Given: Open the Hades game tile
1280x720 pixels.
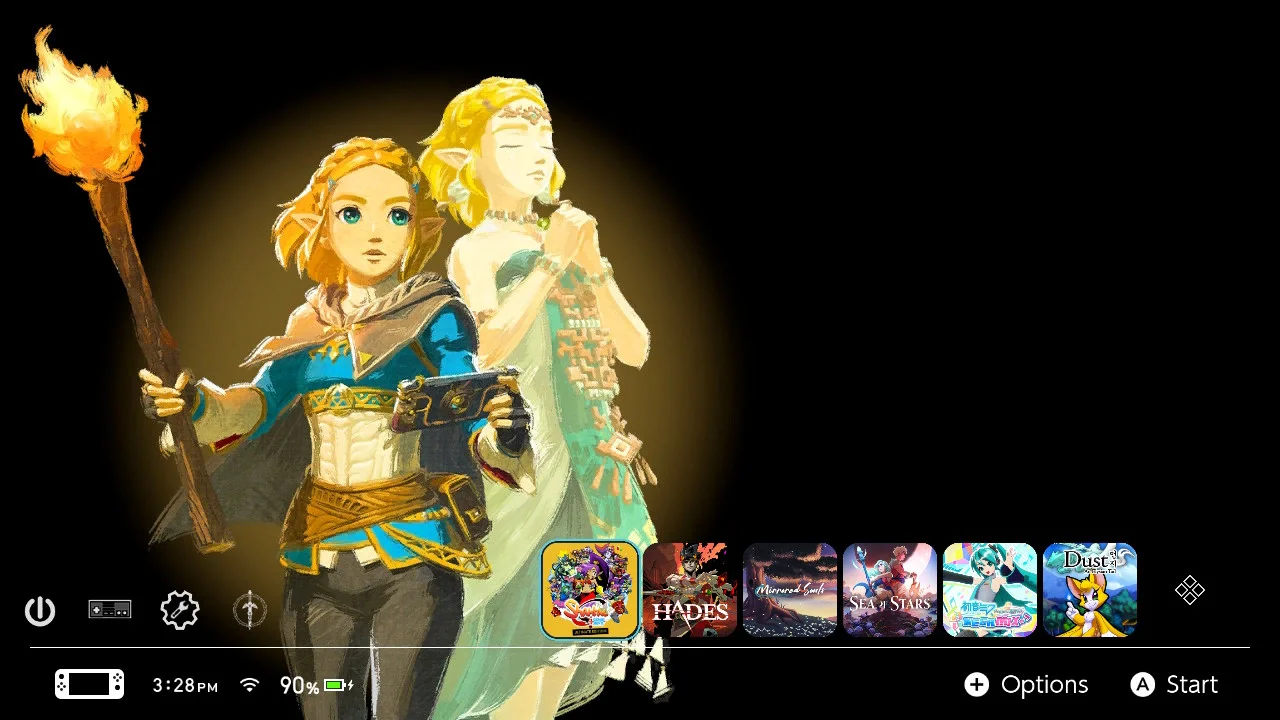Looking at the screenshot, I should [x=690, y=590].
